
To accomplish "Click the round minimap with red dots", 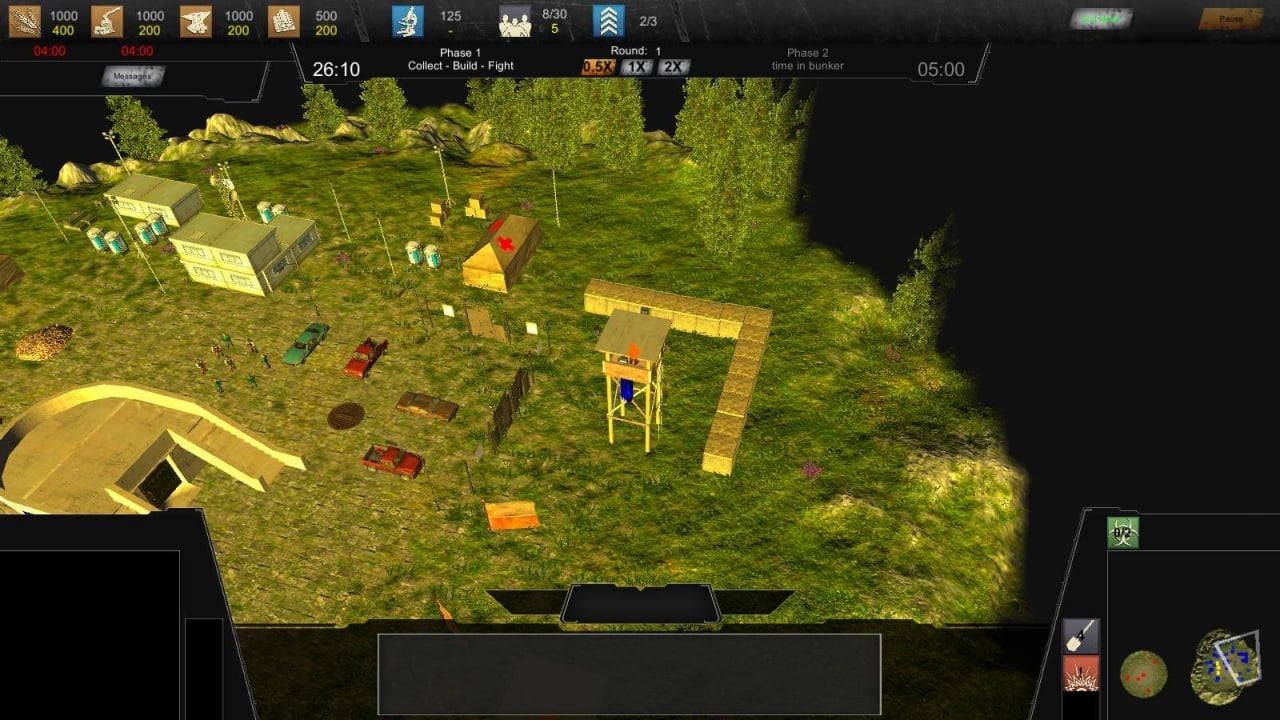I will click(1143, 674).
